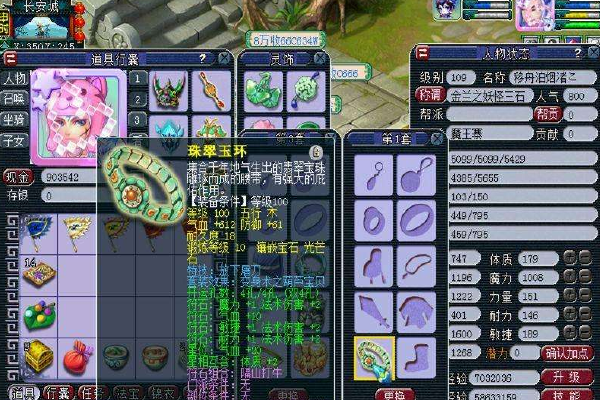Switch to the 召唤 summon tab
Viewport: 600px width, 400px height.
(x=14, y=100)
